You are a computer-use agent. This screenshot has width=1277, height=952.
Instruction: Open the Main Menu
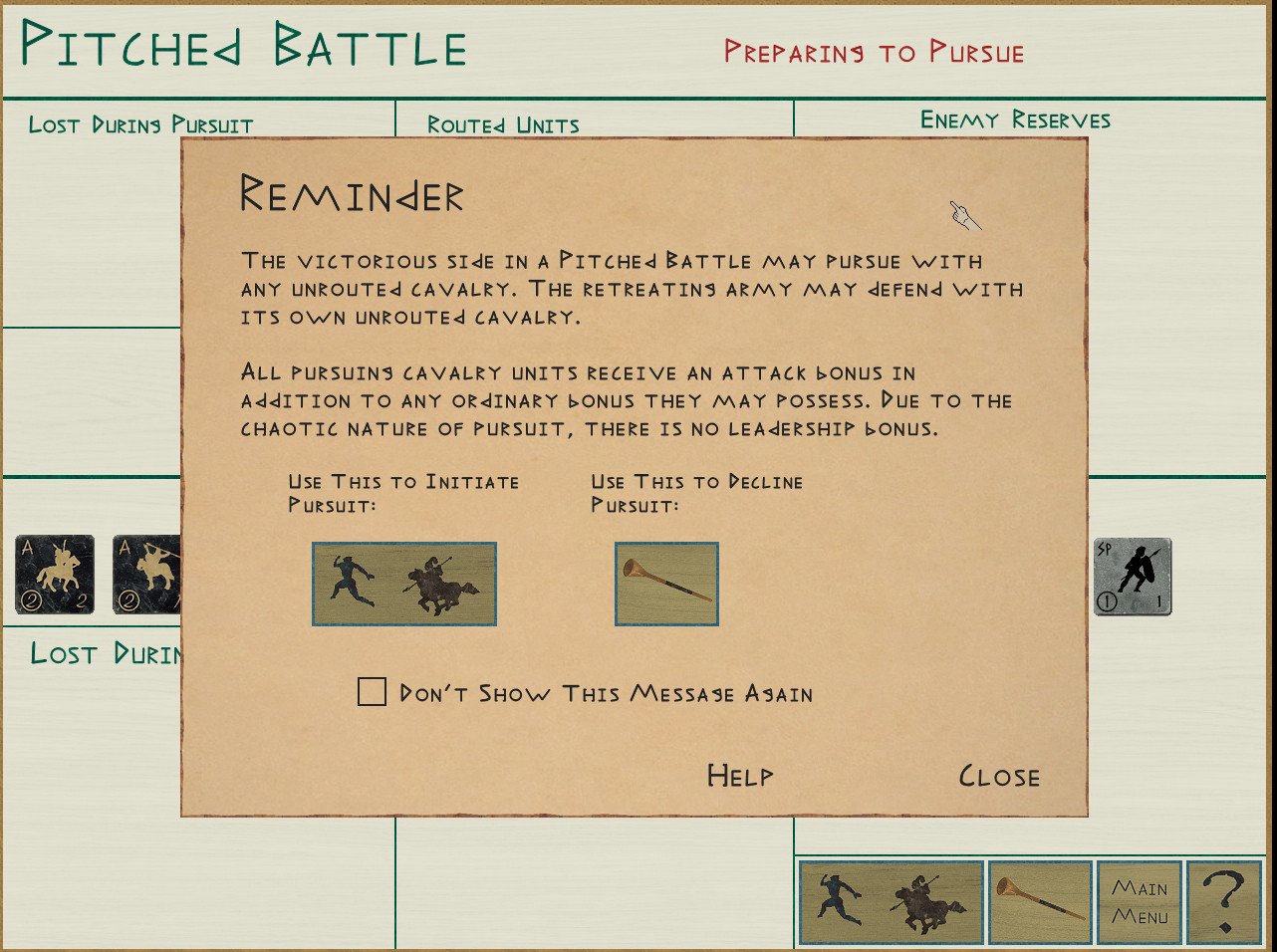pos(1140,903)
